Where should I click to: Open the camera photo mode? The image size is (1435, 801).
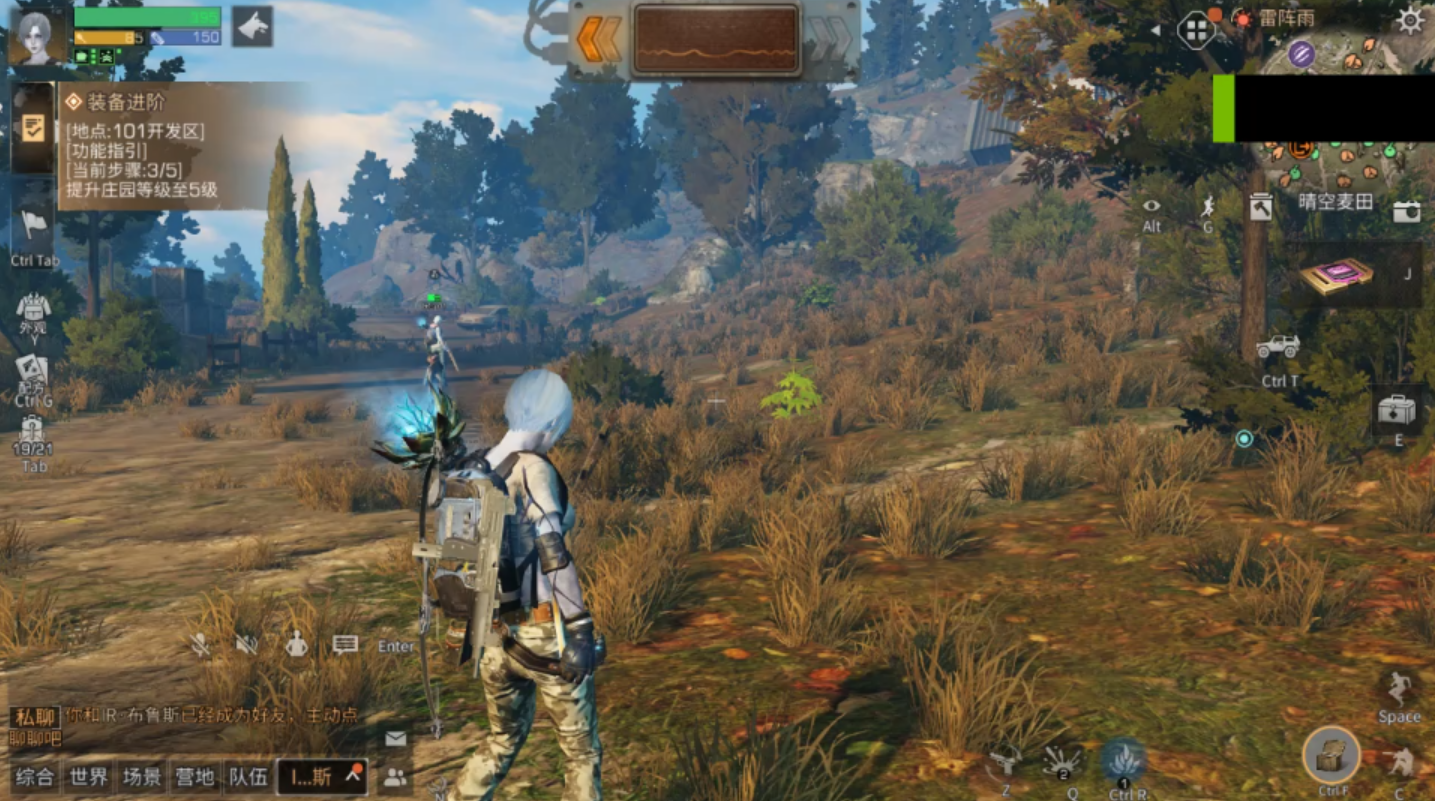click(1406, 211)
